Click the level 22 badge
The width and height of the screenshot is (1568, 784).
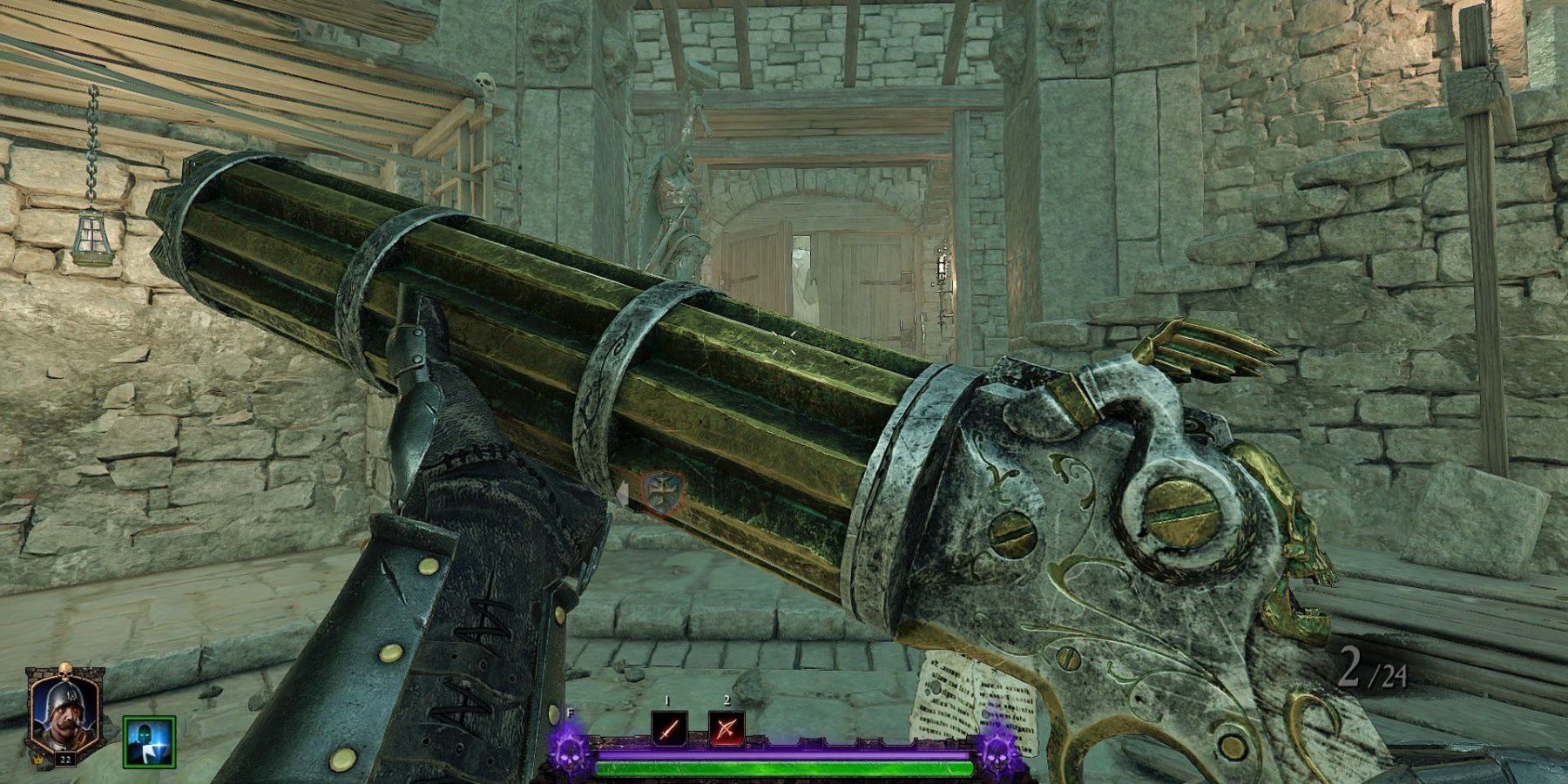point(65,760)
